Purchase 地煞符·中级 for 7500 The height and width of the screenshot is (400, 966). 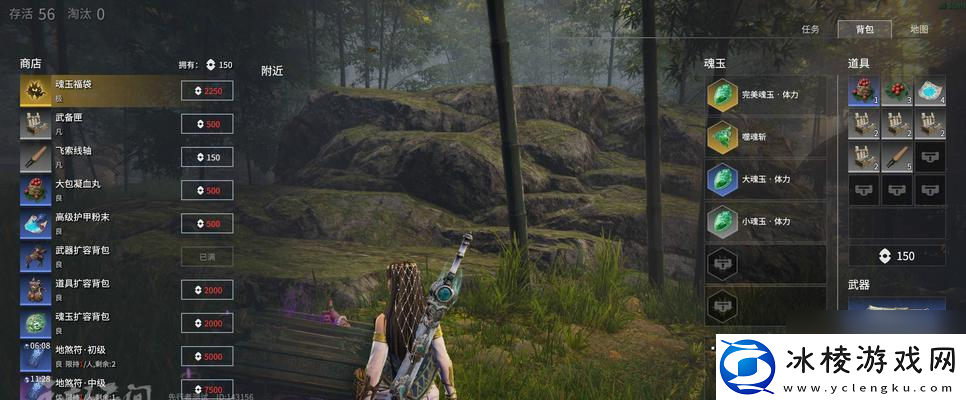tap(207, 389)
